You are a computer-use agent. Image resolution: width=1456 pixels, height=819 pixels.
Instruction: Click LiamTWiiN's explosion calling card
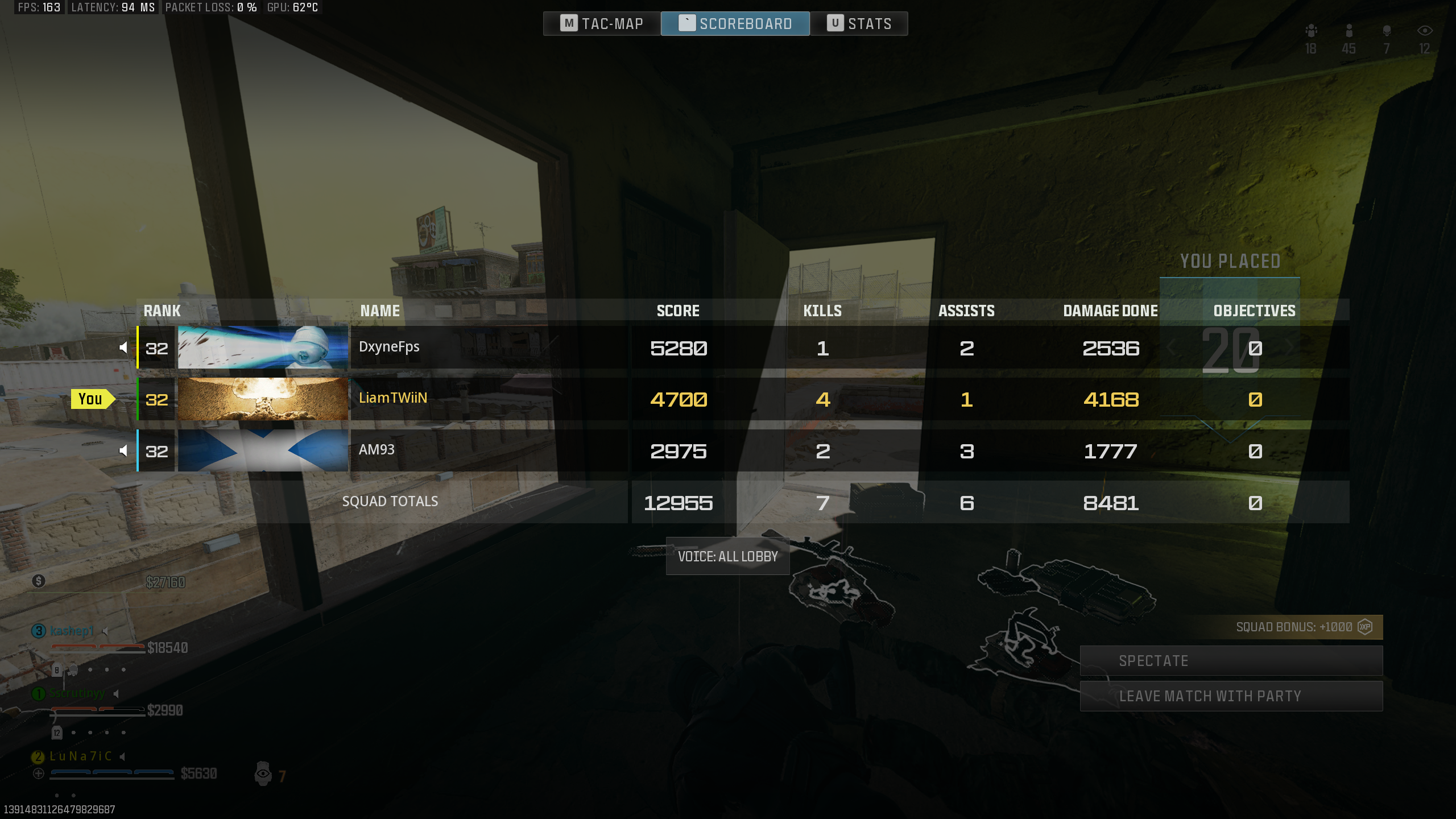coord(263,399)
